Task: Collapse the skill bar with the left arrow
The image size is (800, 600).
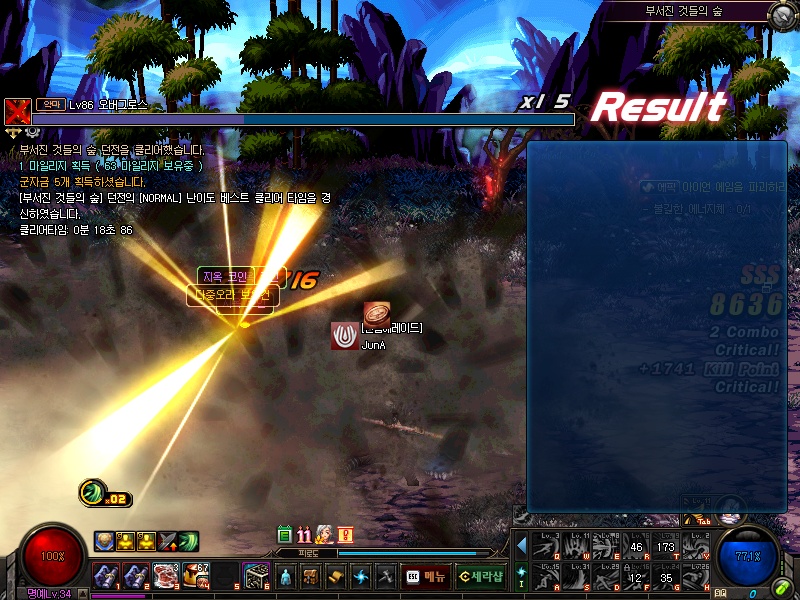Action: tap(521, 546)
